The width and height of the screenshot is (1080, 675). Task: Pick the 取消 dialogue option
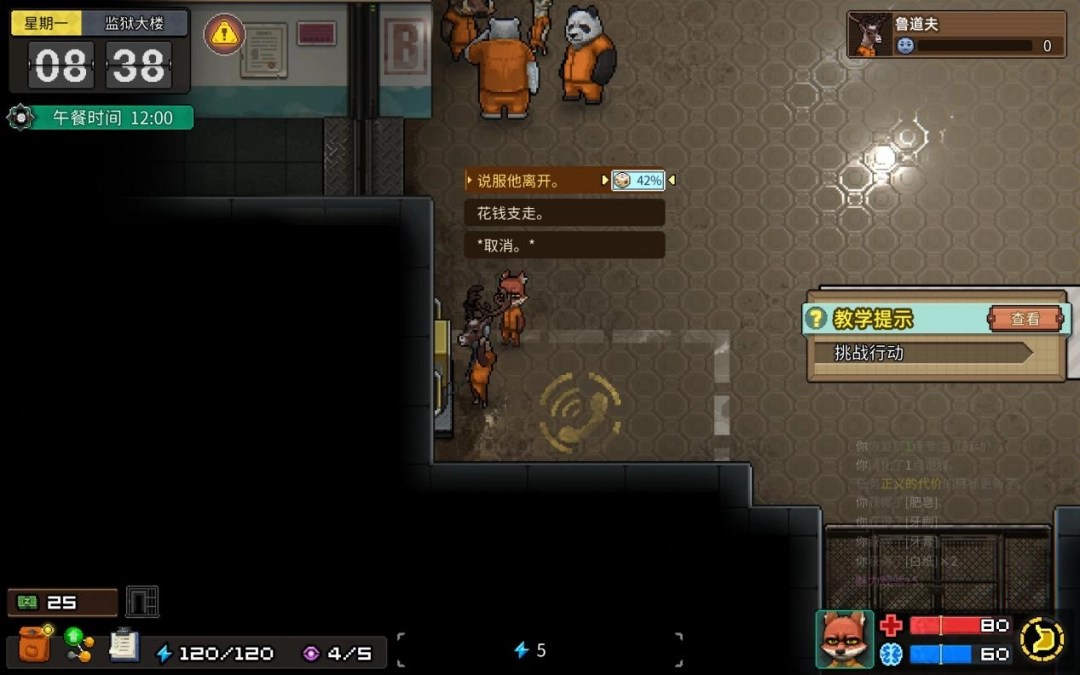[x=564, y=245]
